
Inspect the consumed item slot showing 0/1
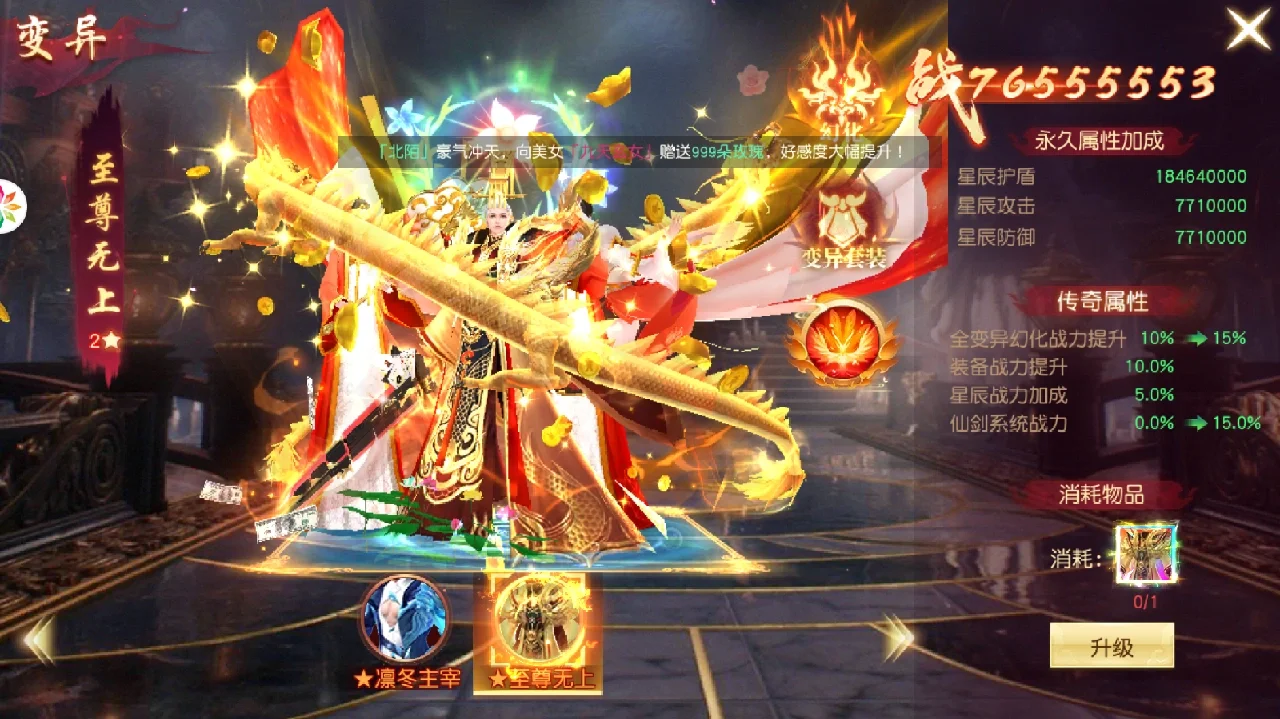pos(1146,553)
